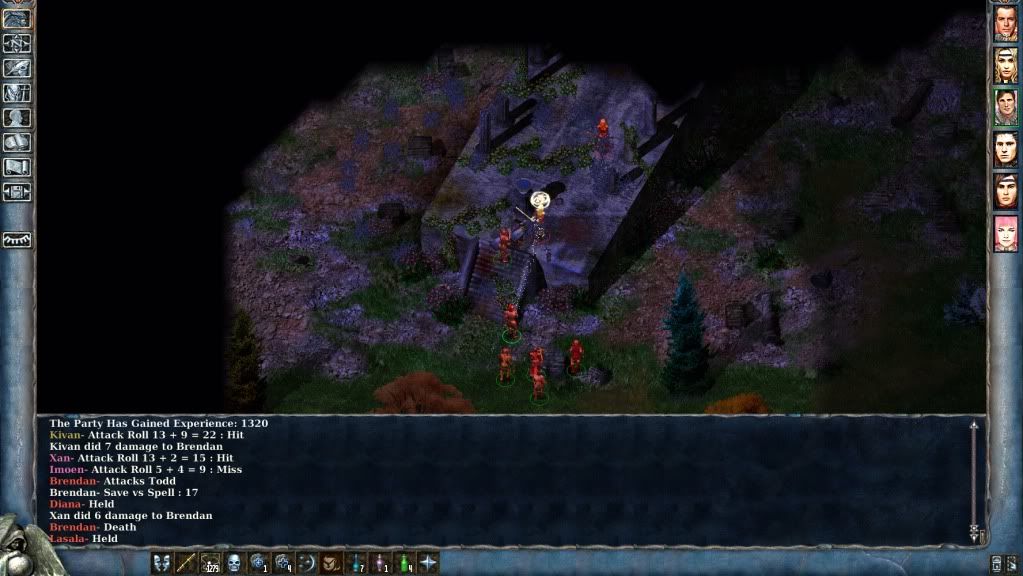Use the green potion quick slot
The width and height of the screenshot is (1023, 576).
click(404, 563)
